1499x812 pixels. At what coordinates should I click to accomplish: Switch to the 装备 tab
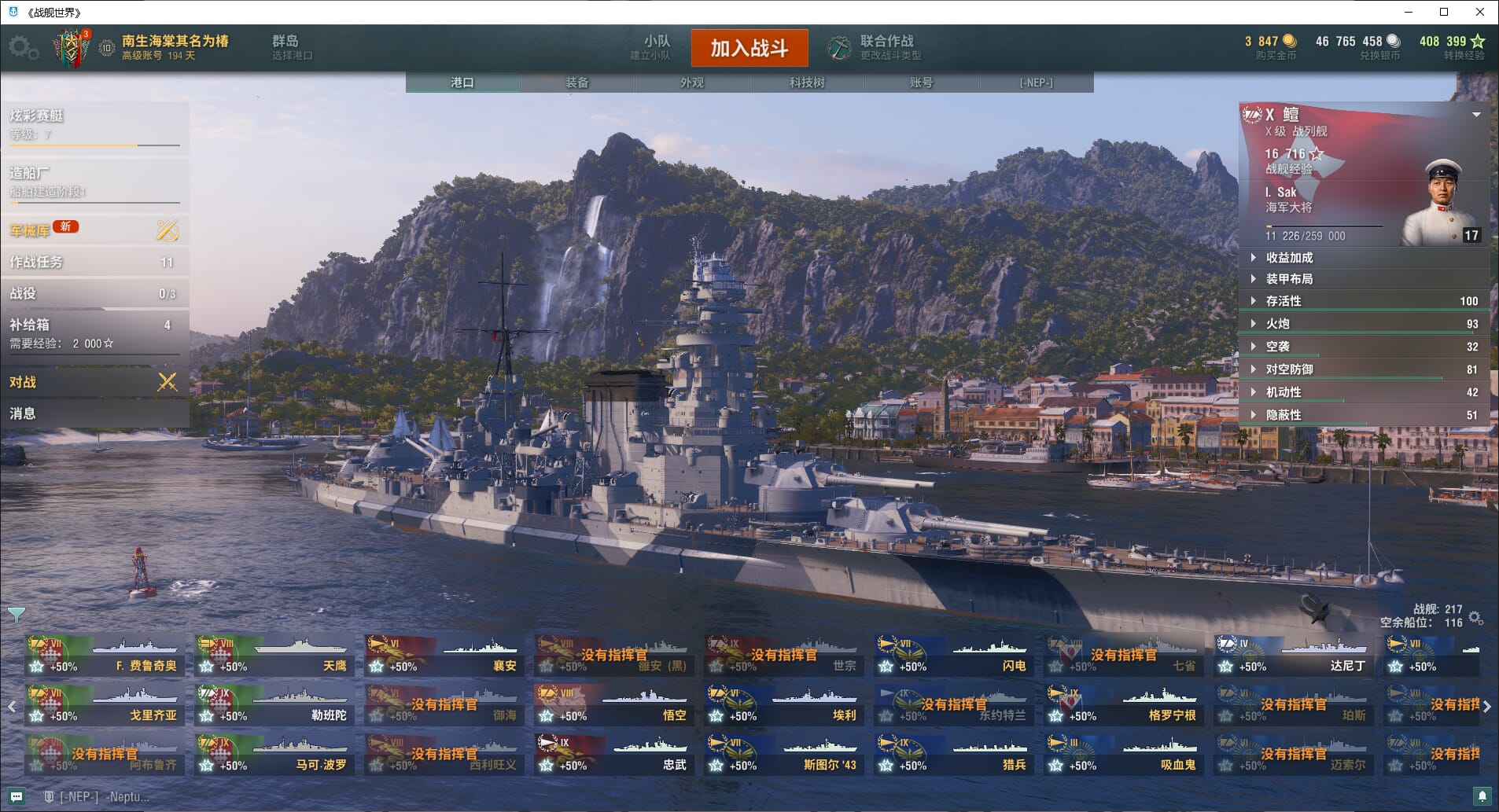coord(576,83)
